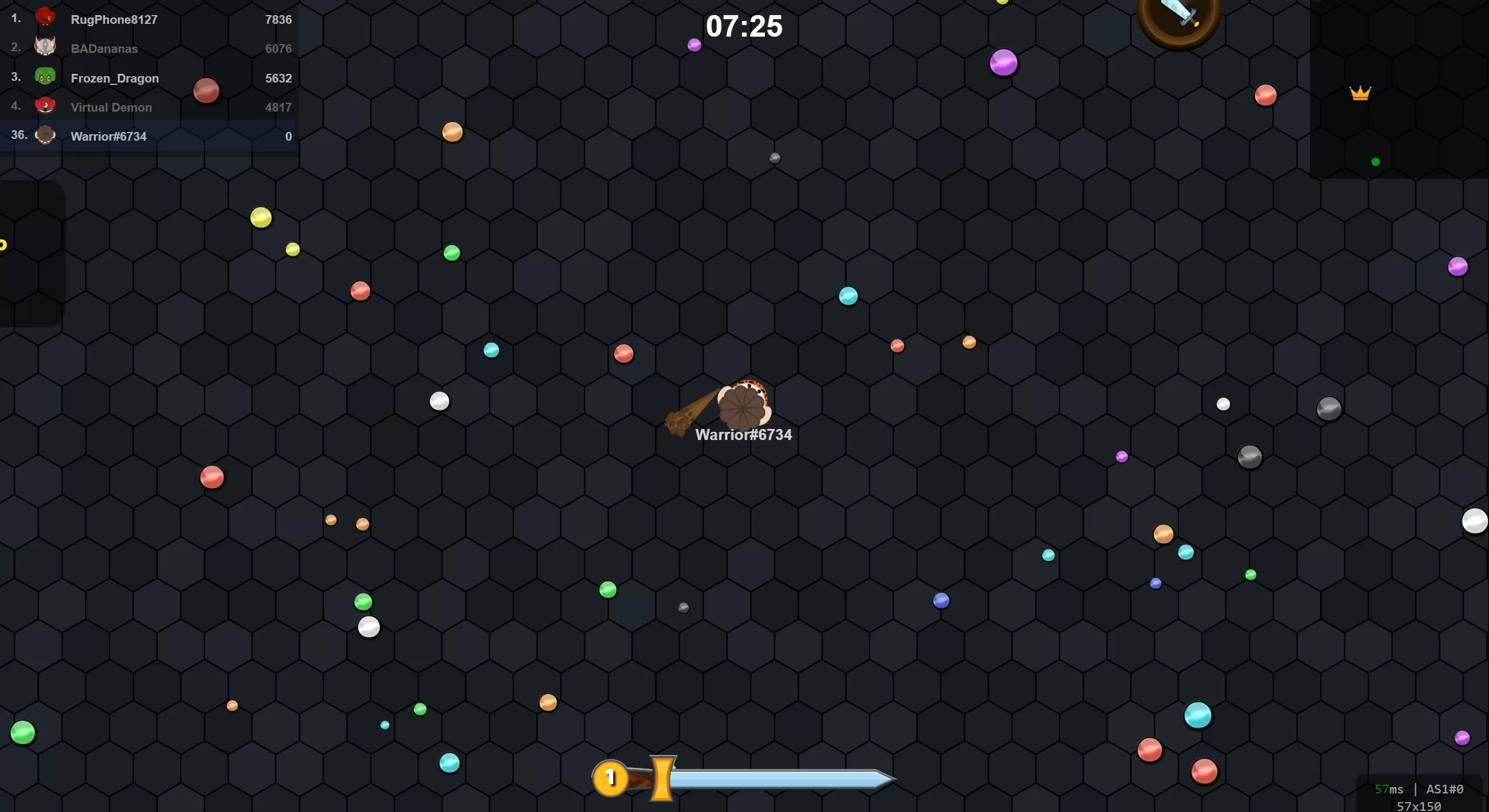Select Frozen_Dragon's green avatar icon
The width and height of the screenshot is (1489, 812).
pos(47,76)
